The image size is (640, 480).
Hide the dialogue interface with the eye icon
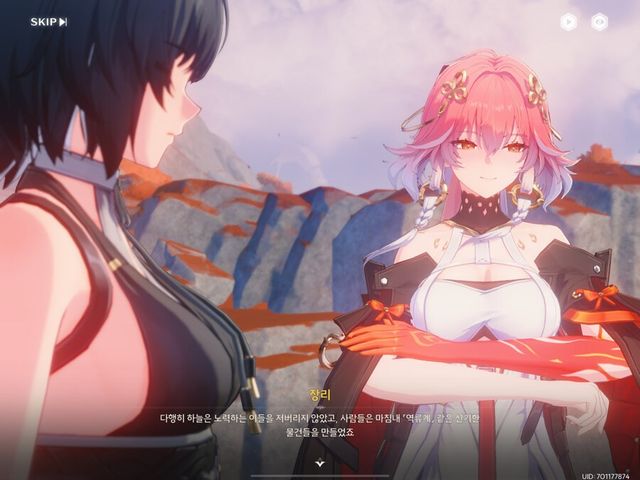click(599, 21)
